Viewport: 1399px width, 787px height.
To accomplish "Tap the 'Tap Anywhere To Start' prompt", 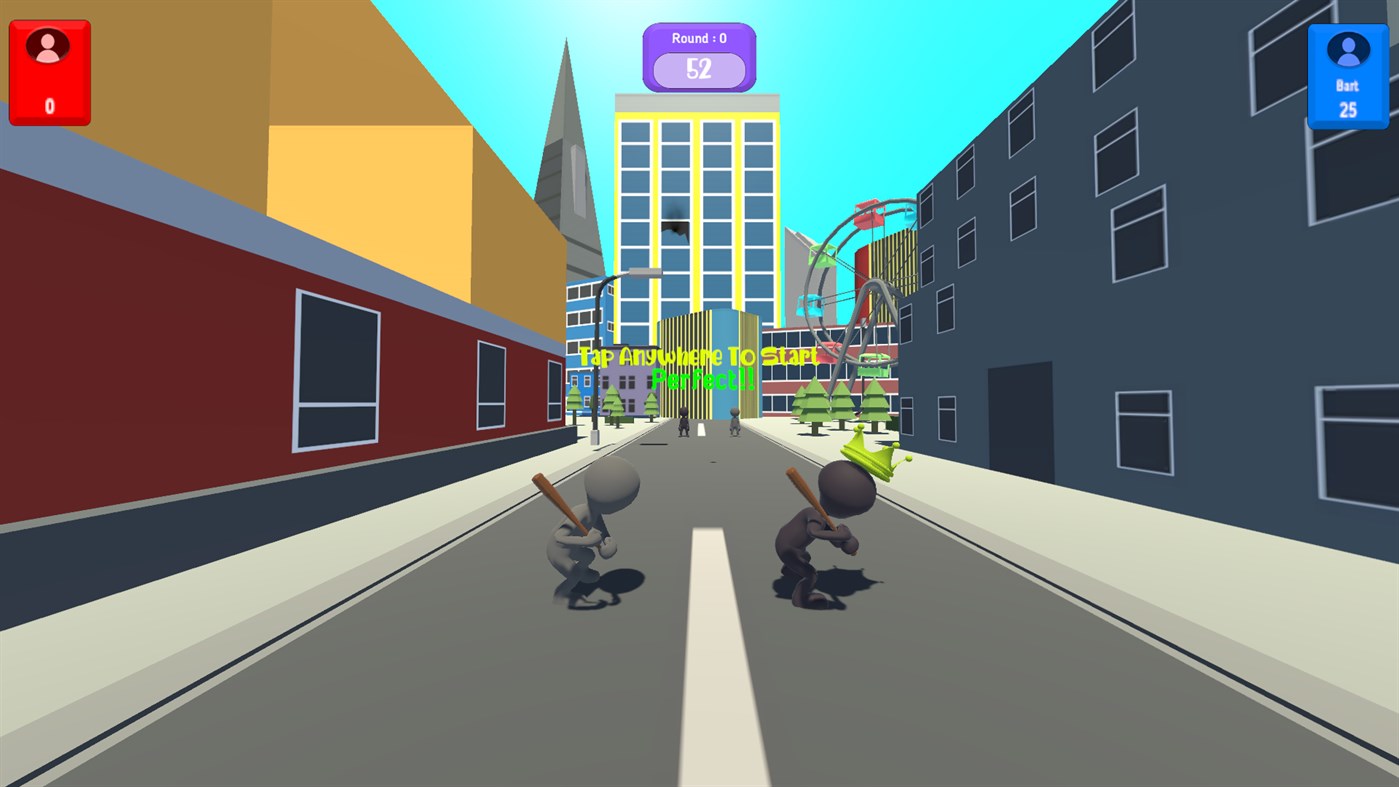I will click(x=697, y=356).
